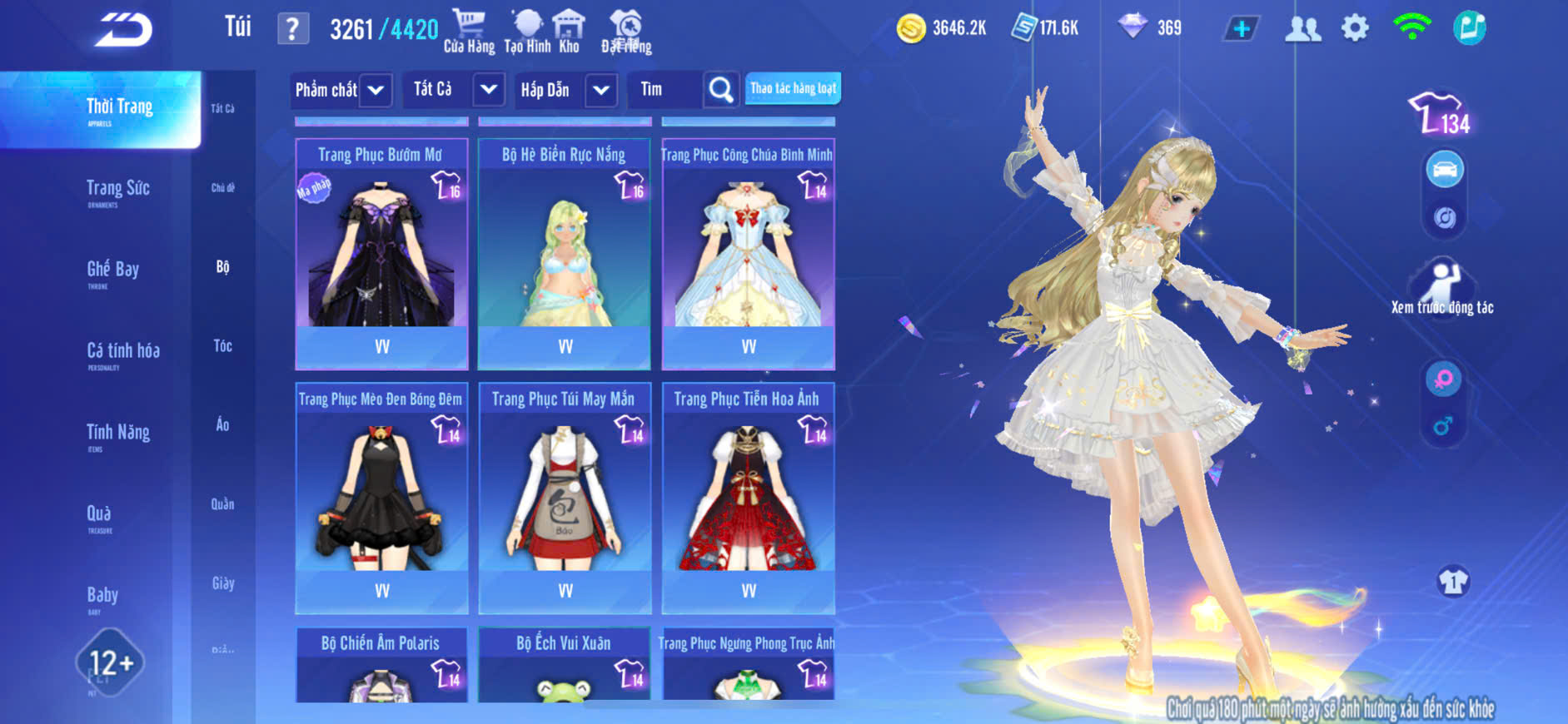Open Tạo Hình styling menu

tap(527, 31)
